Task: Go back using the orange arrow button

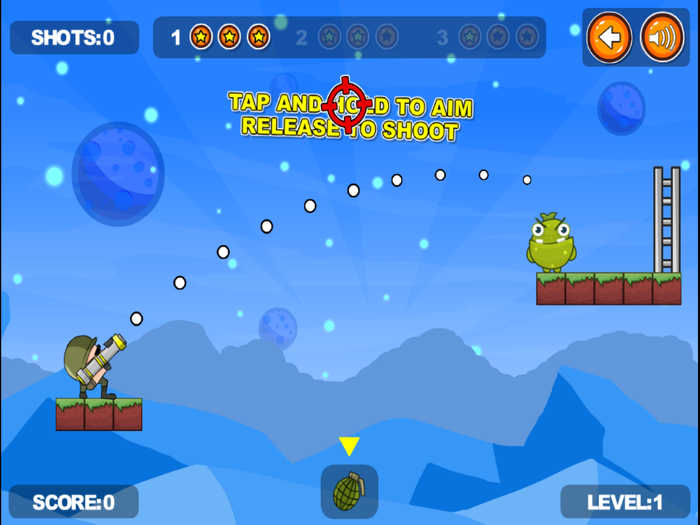Action: (x=609, y=39)
